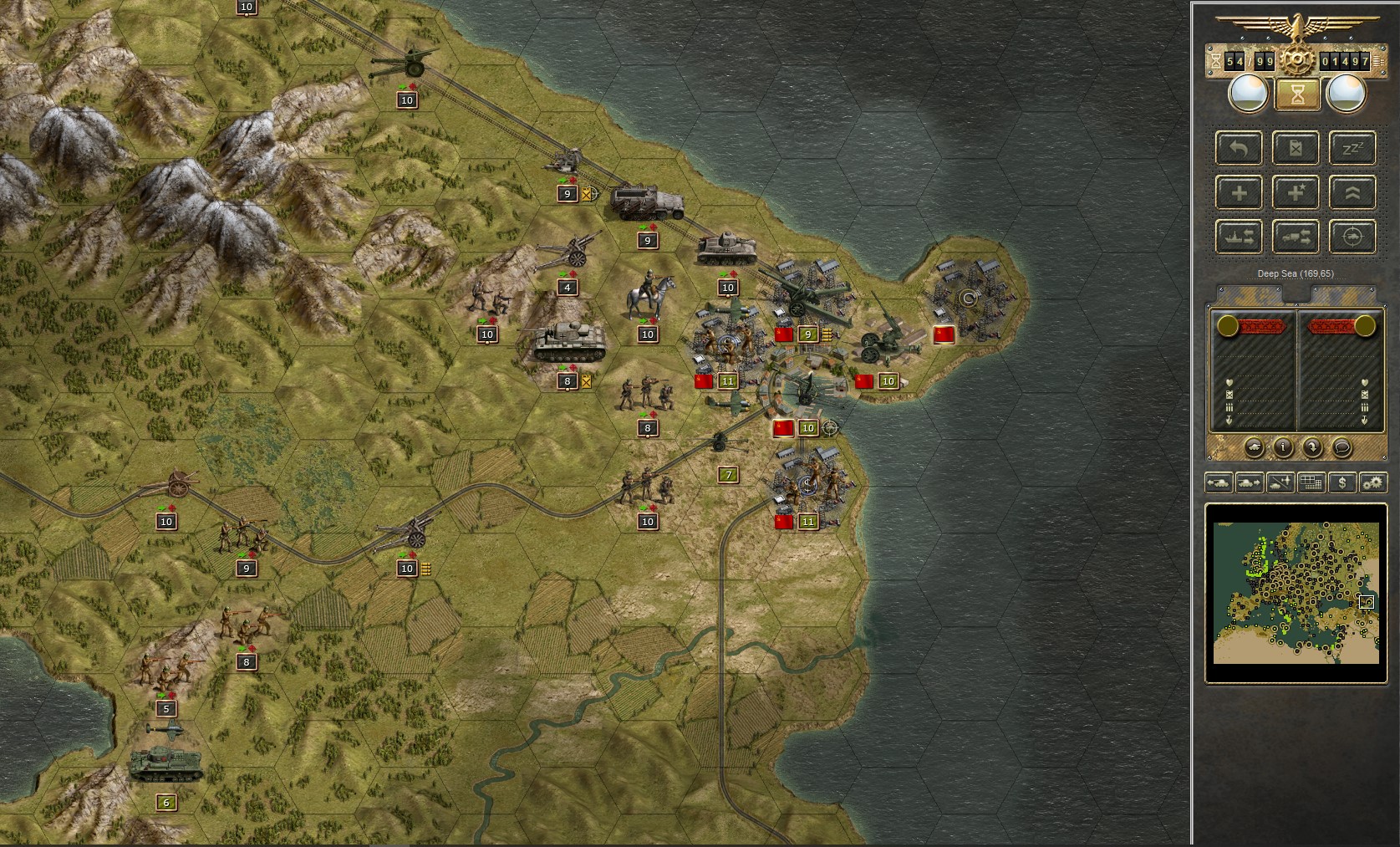Screen dimensions: 1400x847
Task: Open the message log speech bubble icon
Action: pyautogui.click(x=1341, y=448)
